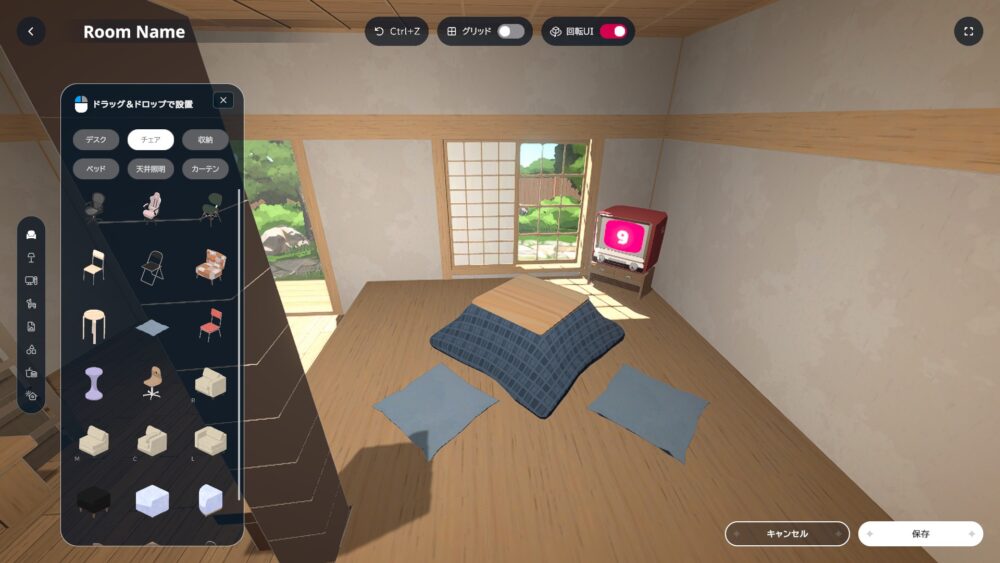
Task: Select the チェア category
Action: coord(151,140)
